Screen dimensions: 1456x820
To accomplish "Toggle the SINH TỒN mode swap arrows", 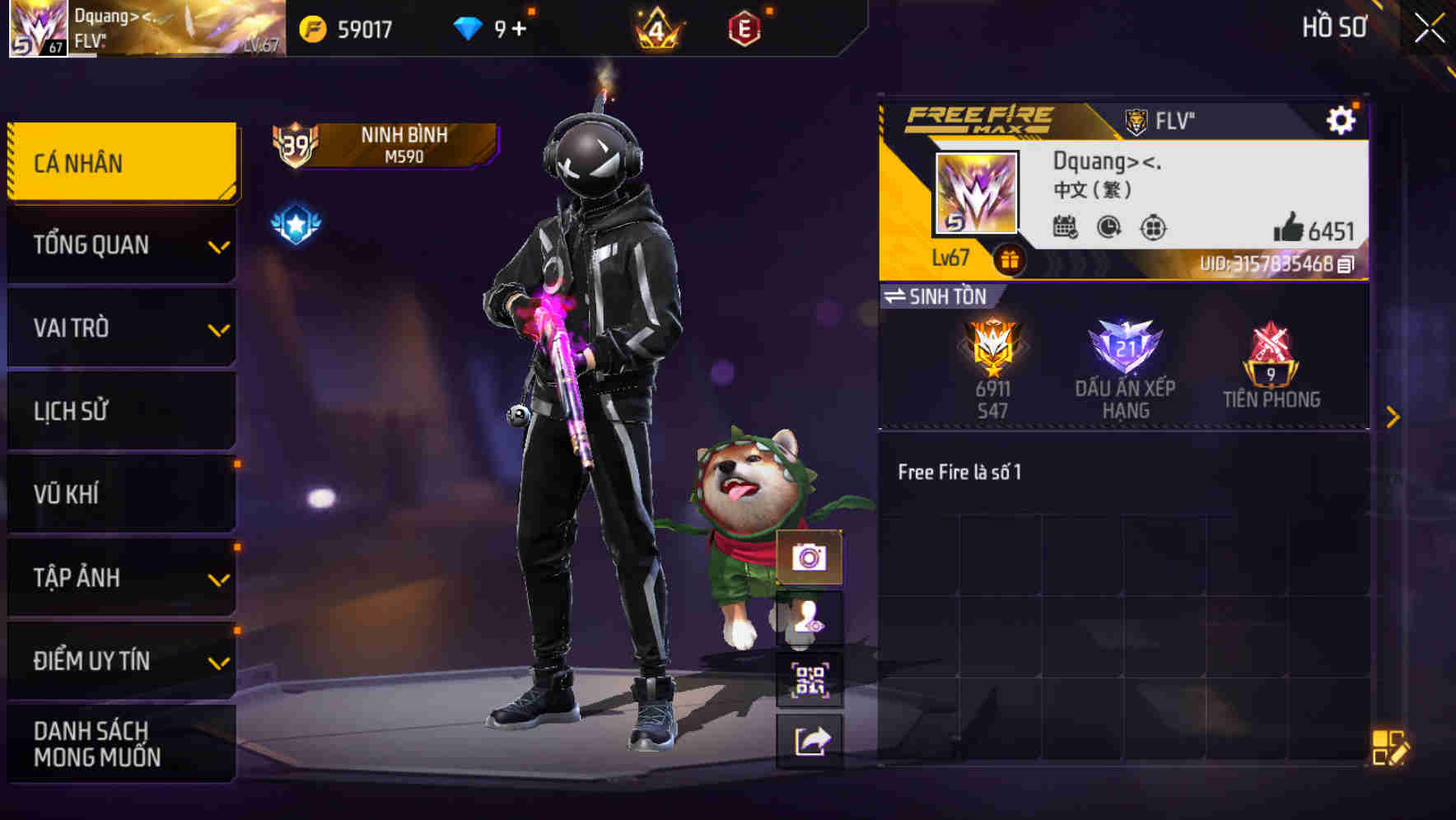I will (x=898, y=296).
